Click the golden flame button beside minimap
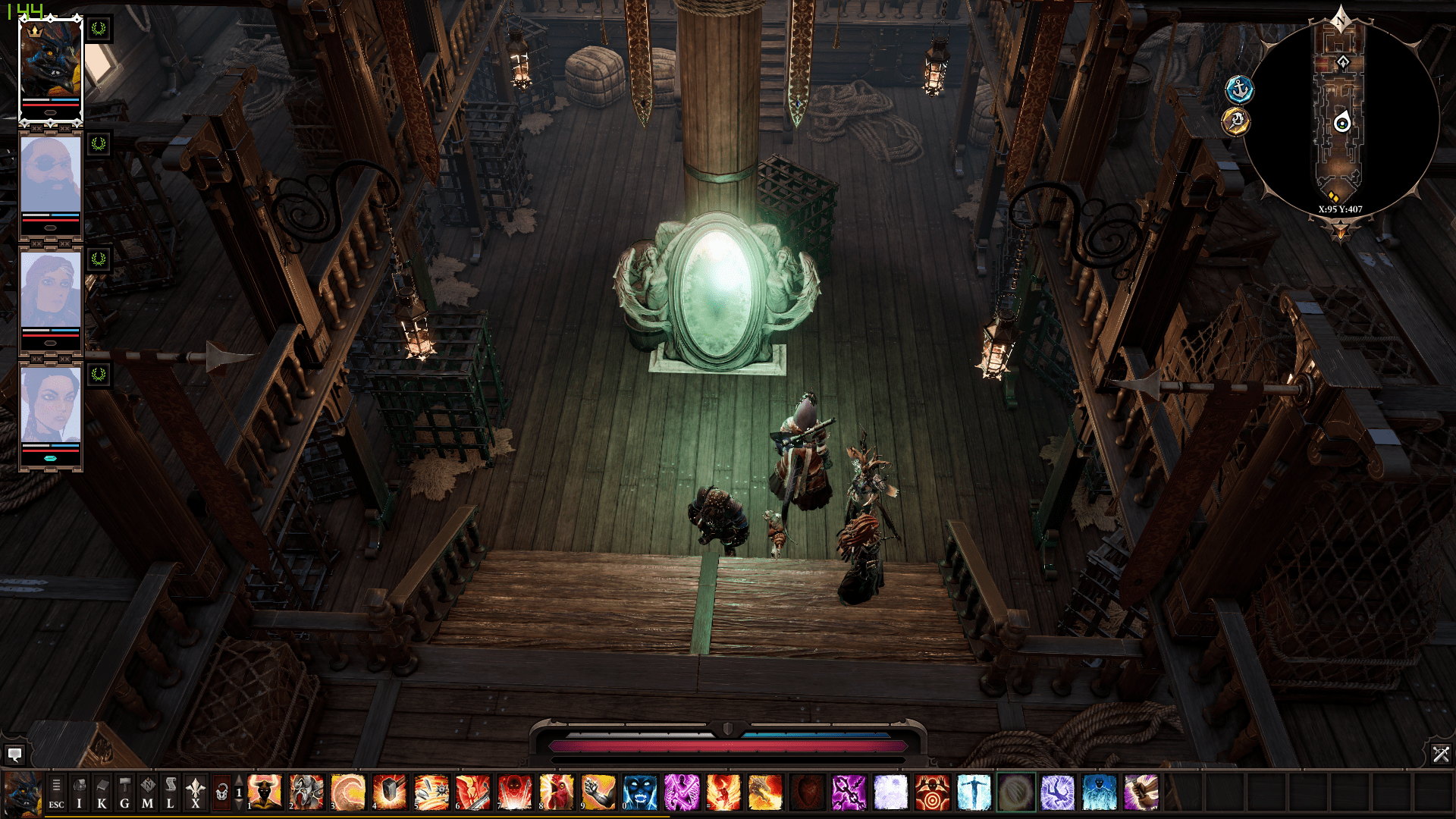Screen dimensions: 1456x819 point(1235,121)
